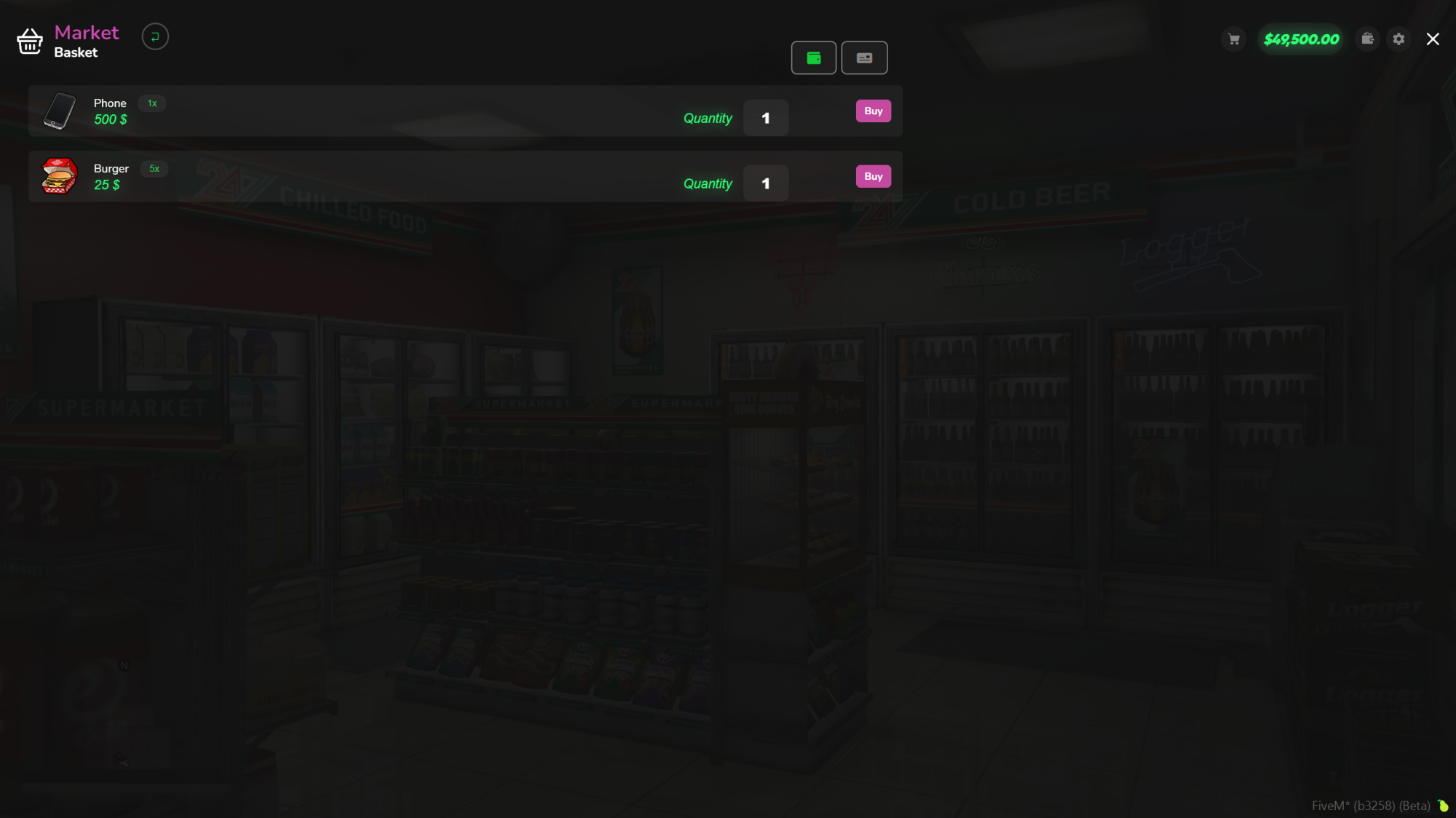Click the 1x stock badge on Phone

pyautogui.click(x=152, y=103)
